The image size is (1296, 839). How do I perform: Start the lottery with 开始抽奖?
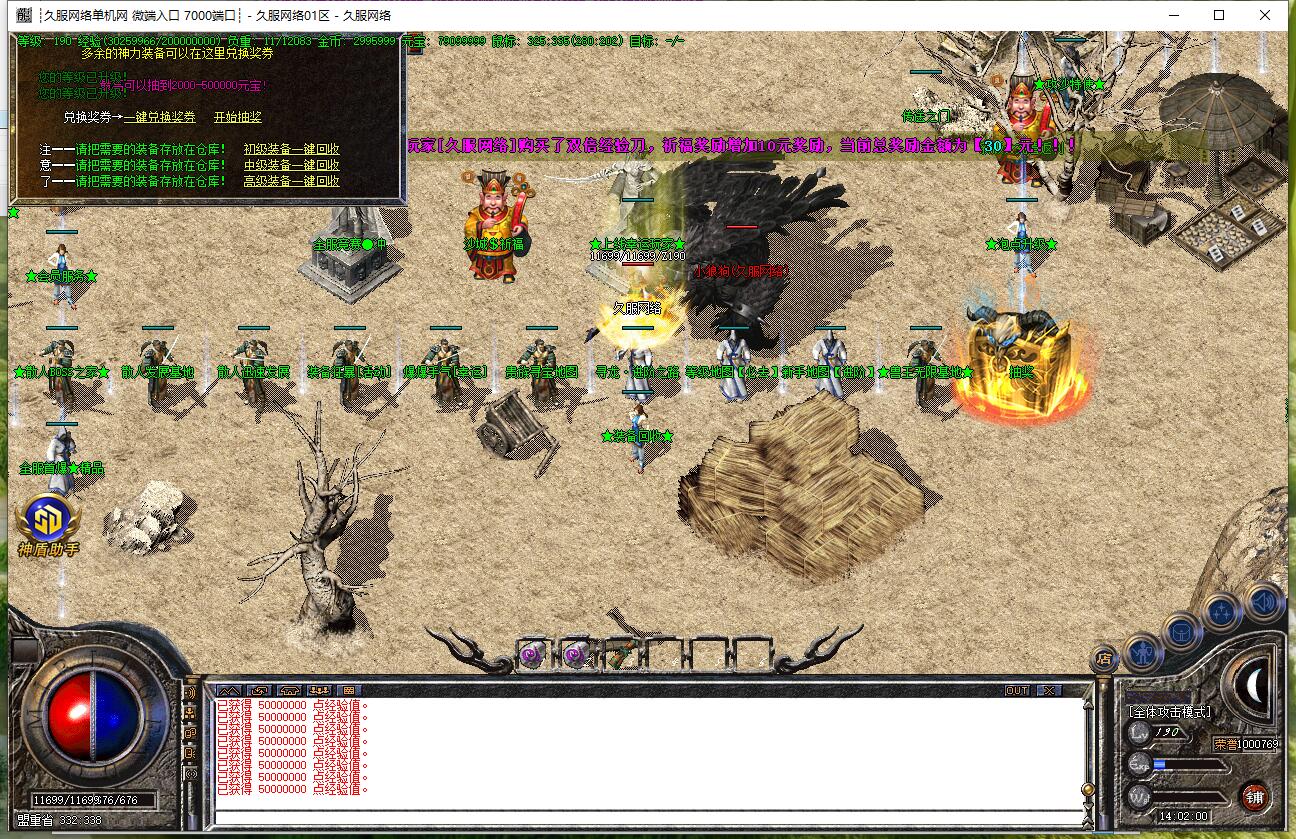237,117
